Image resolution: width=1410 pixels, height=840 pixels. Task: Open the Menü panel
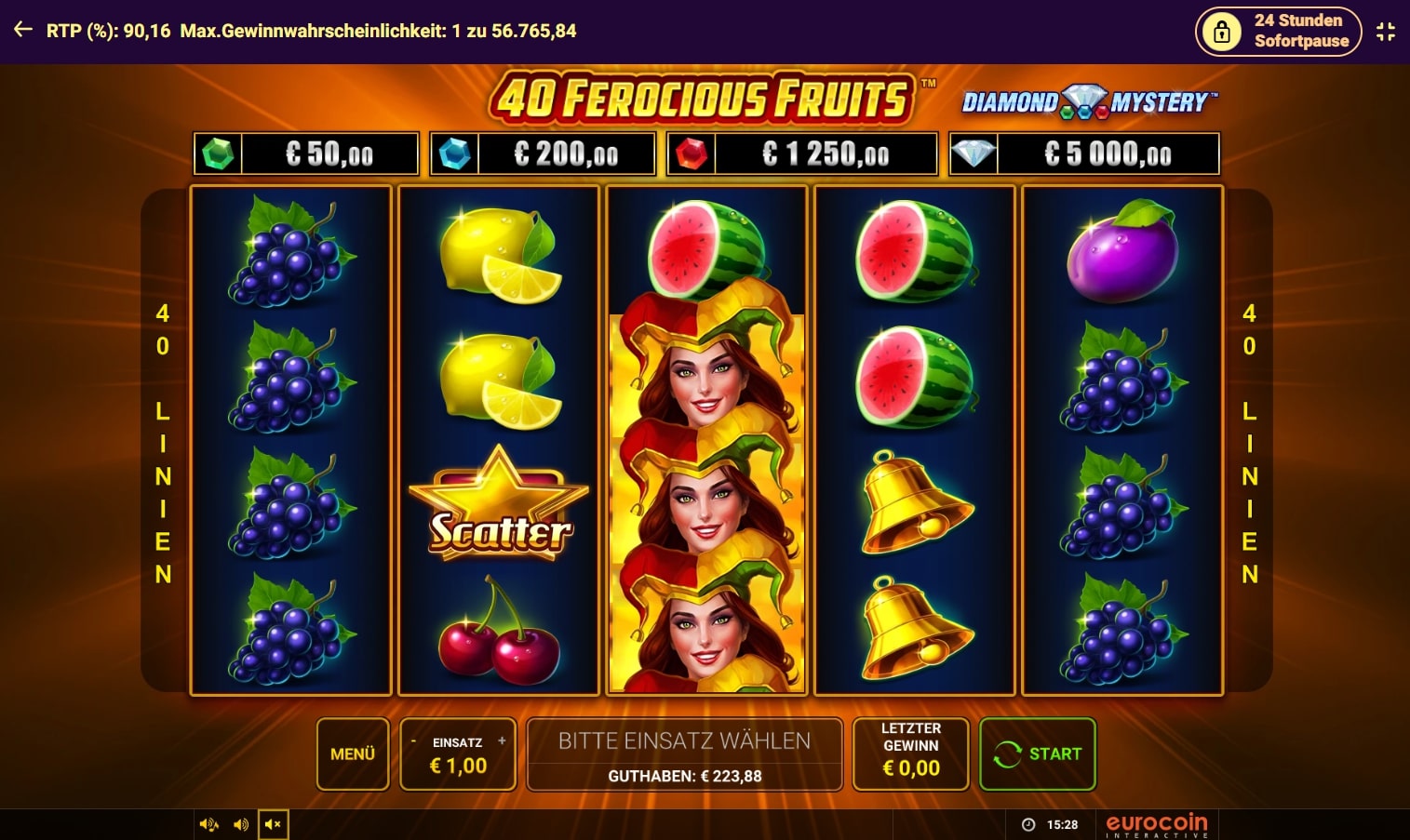(352, 753)
